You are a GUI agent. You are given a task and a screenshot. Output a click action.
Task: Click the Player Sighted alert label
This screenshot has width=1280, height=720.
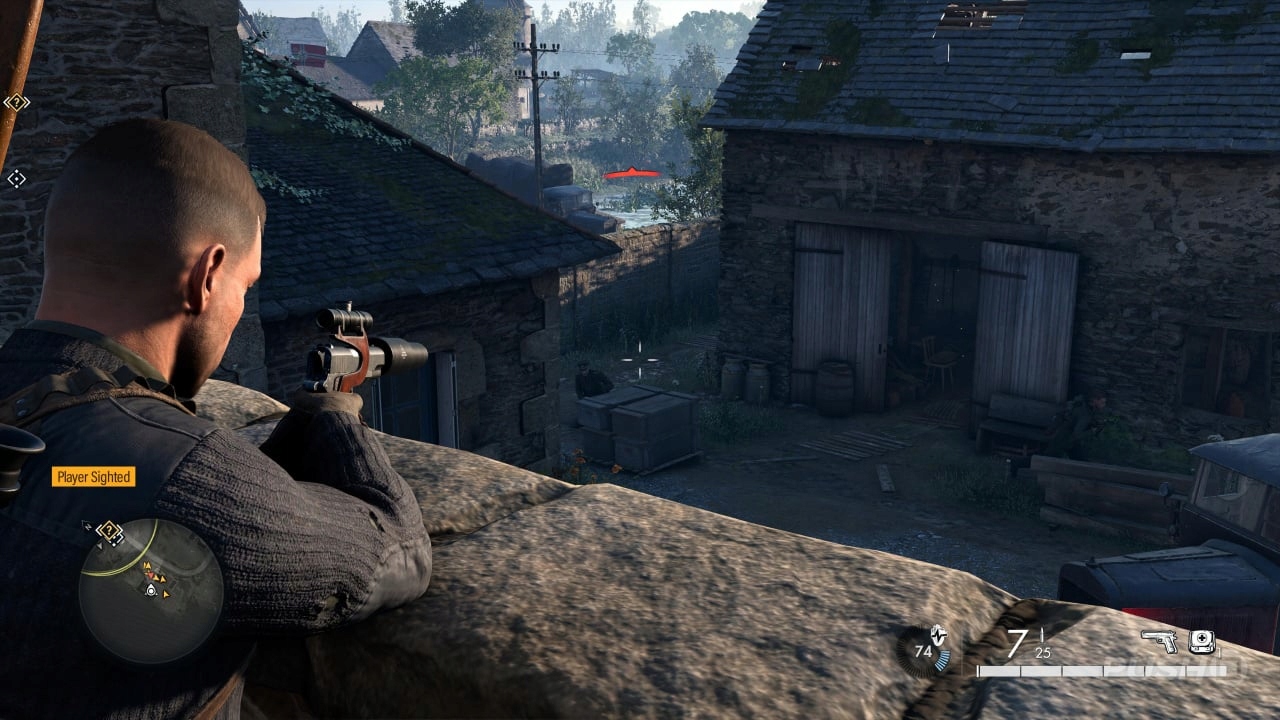click(x=93, y=477)
